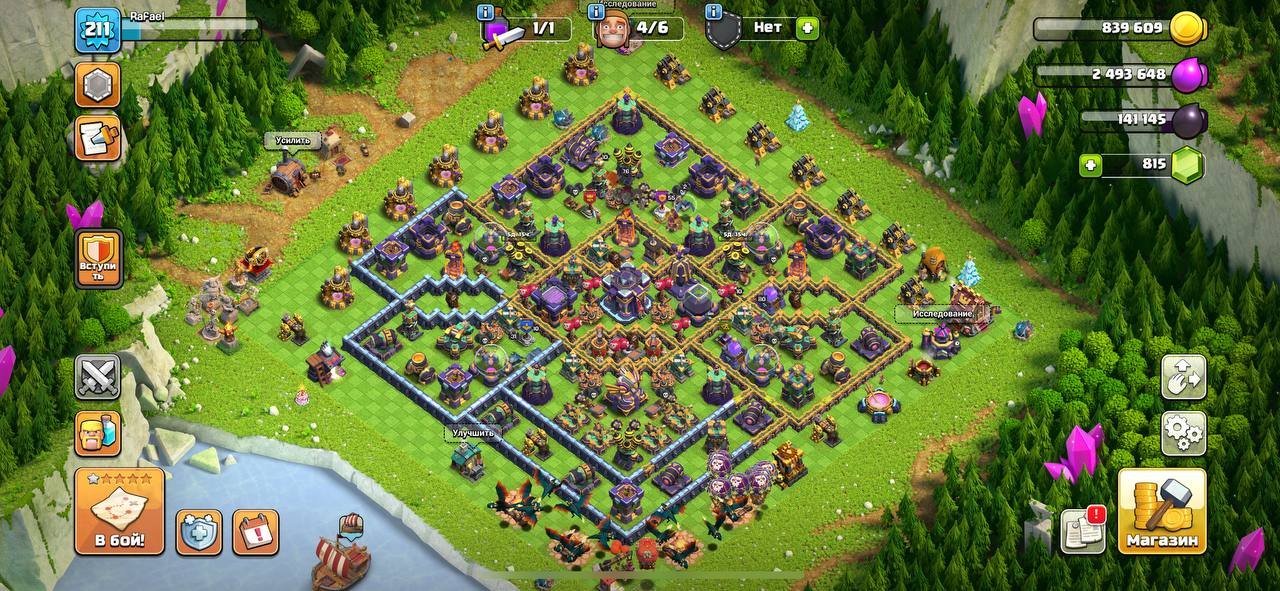This screenshot has height=591, width=1280.
Task: Open the gears settings menu
Action: pos(1183,433)
